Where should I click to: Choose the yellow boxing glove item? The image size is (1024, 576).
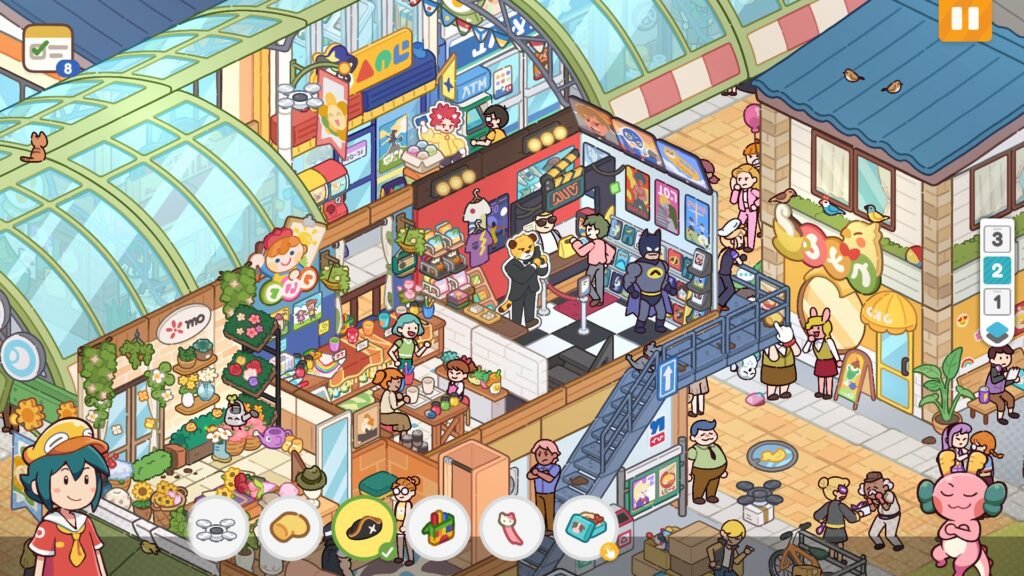click(x=289, y=527)
